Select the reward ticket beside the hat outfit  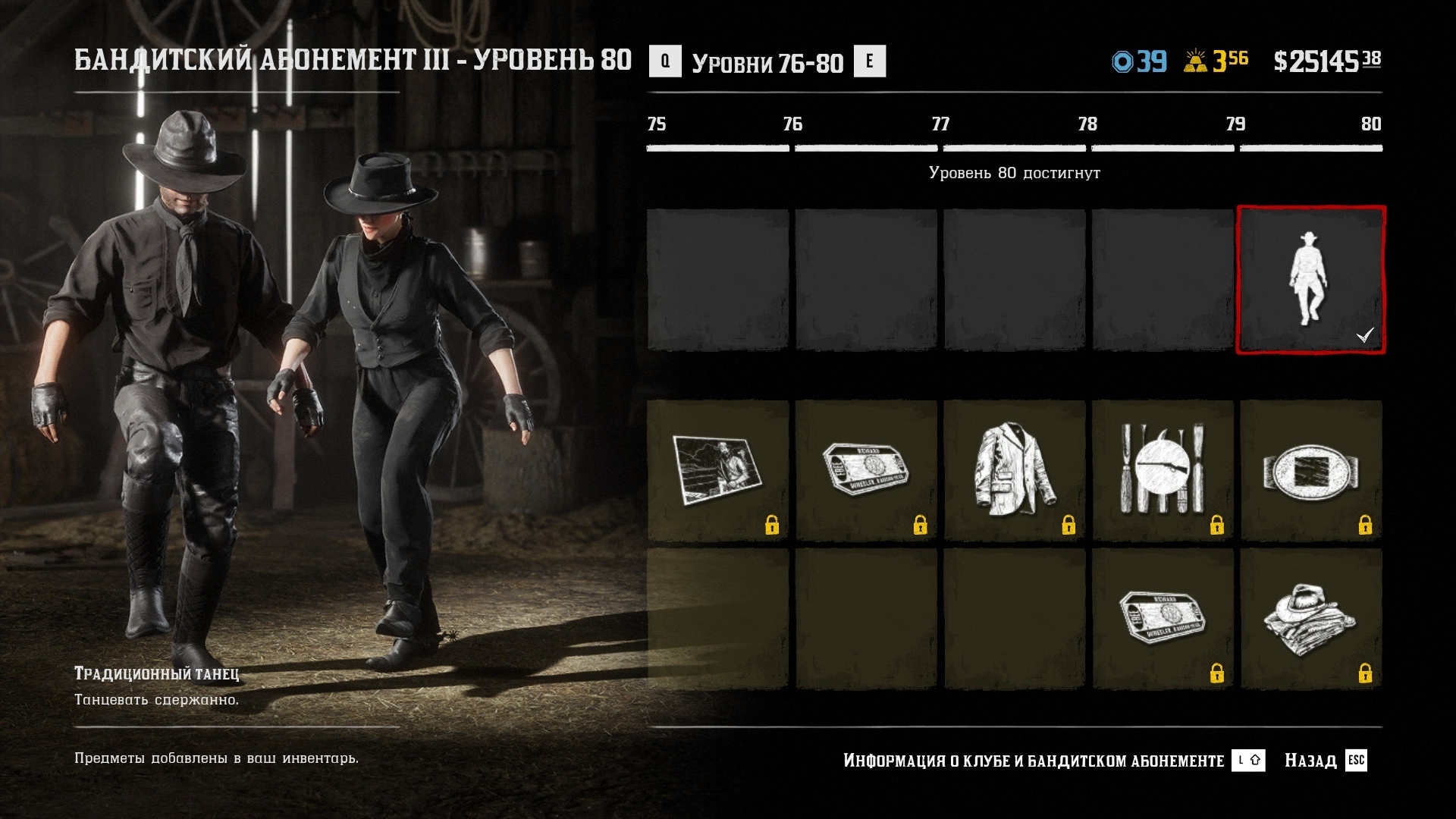coord(1163,619)
